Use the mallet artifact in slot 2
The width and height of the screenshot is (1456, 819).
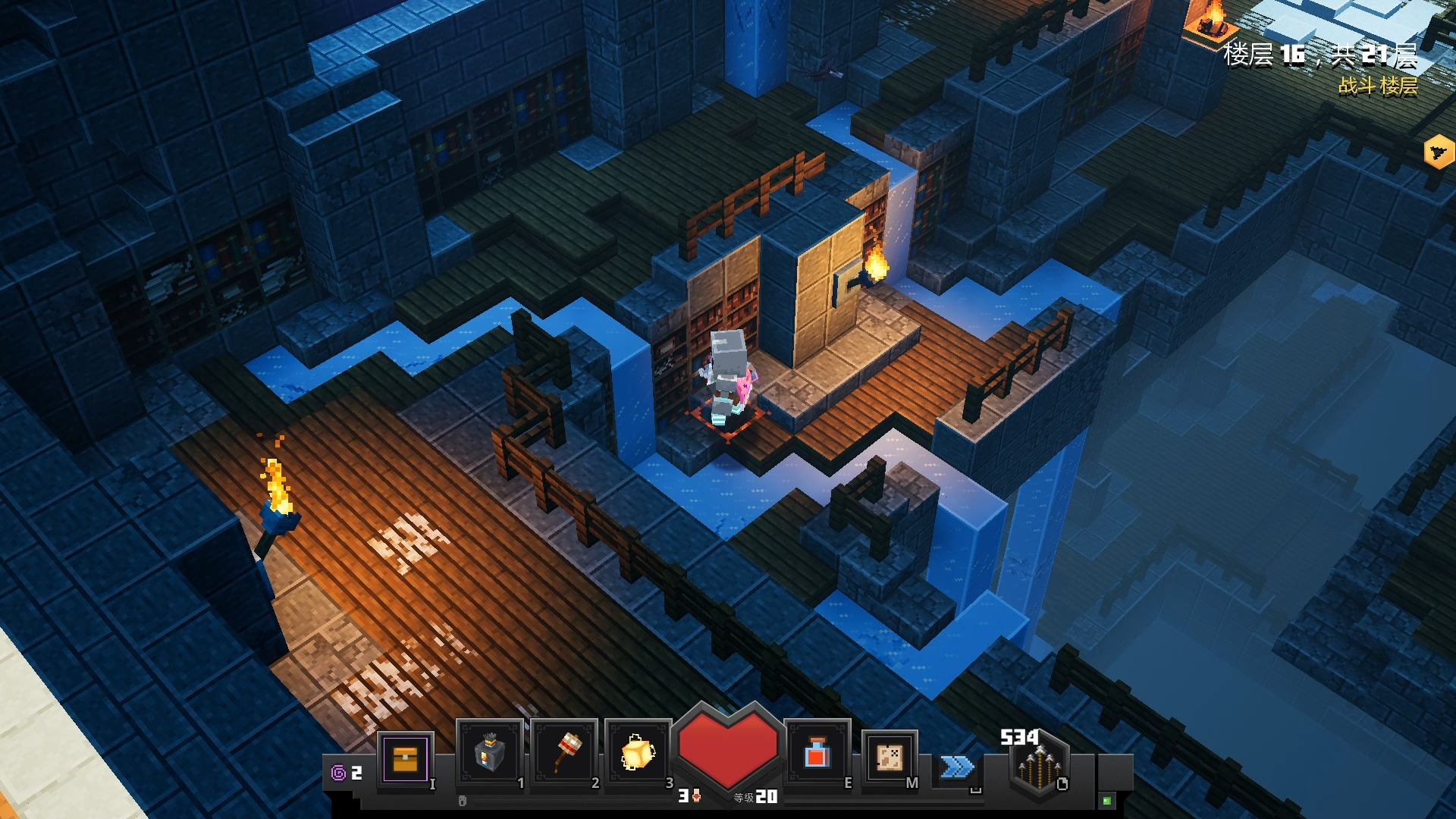565,753
